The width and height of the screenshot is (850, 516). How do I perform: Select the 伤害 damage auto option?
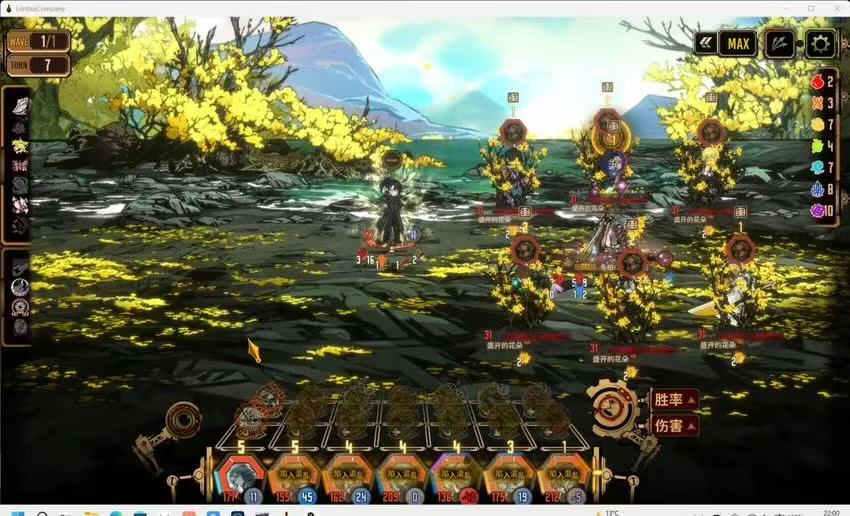(674, 425)
